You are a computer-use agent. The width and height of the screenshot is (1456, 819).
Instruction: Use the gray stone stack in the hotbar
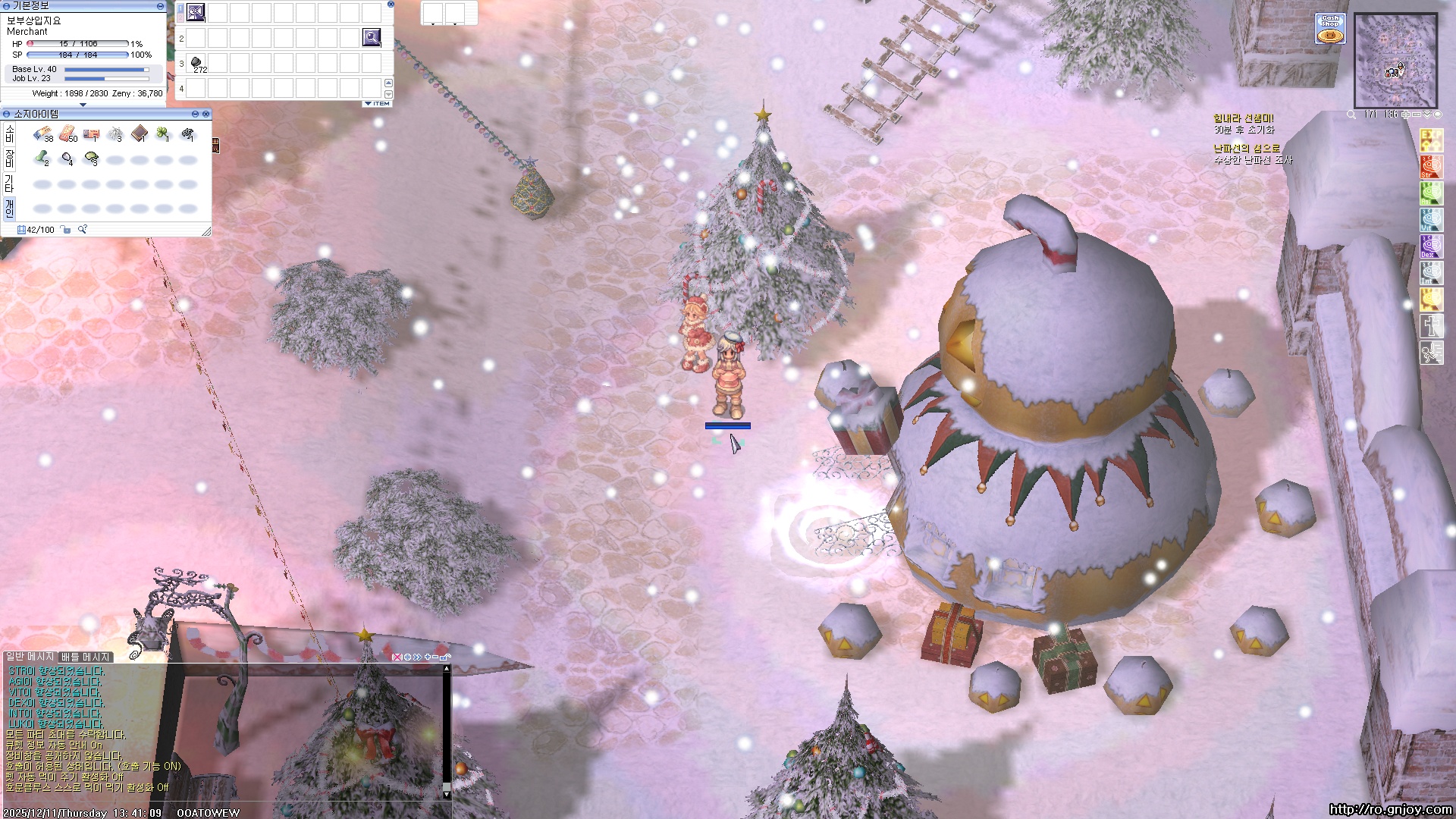[x=196, y=63]
